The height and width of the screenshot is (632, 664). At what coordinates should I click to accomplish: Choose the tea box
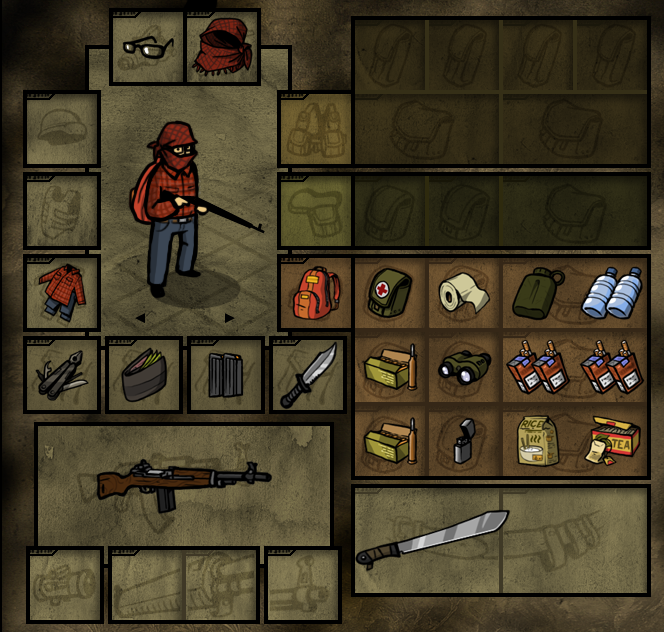click(613, 442)
